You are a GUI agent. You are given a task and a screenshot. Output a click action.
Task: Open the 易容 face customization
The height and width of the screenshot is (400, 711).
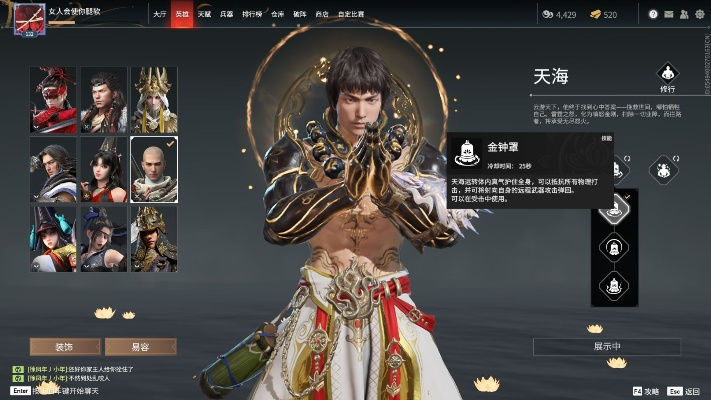[x=140, y=346]
